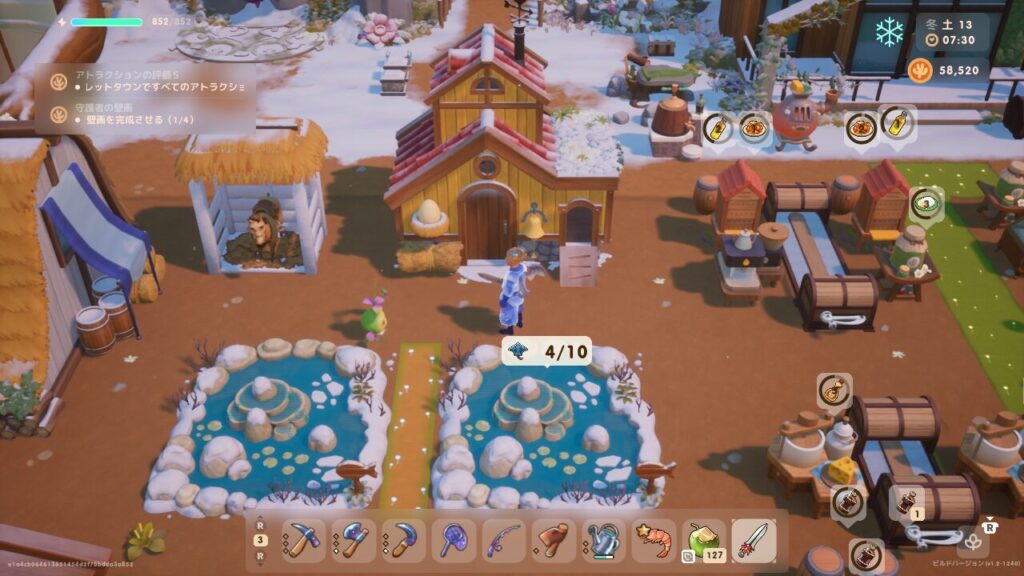Screen dimensions: 1024x576
Task: Select the coconut stack of 127
Action: point(703,541)
